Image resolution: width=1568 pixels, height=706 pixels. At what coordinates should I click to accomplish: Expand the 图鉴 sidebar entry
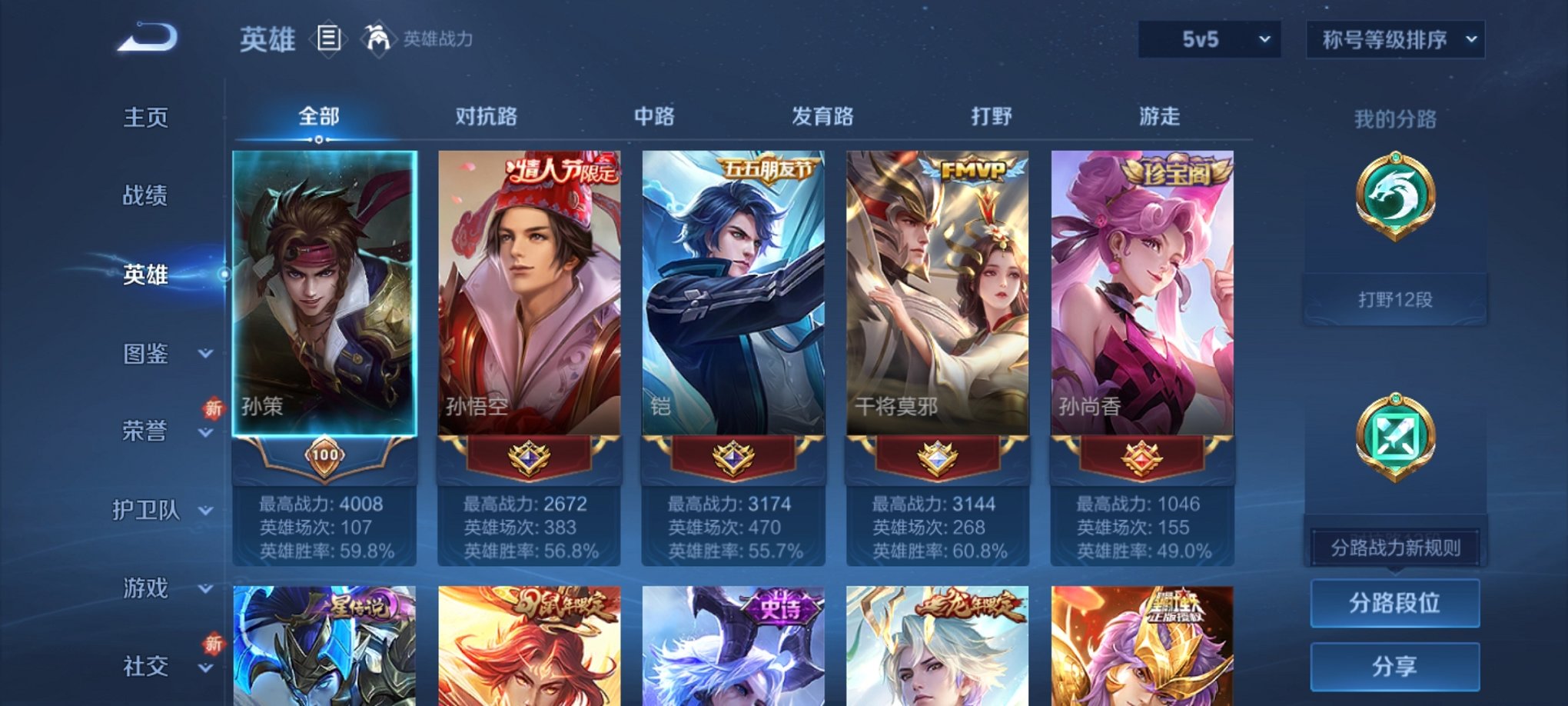coord(145,354)
